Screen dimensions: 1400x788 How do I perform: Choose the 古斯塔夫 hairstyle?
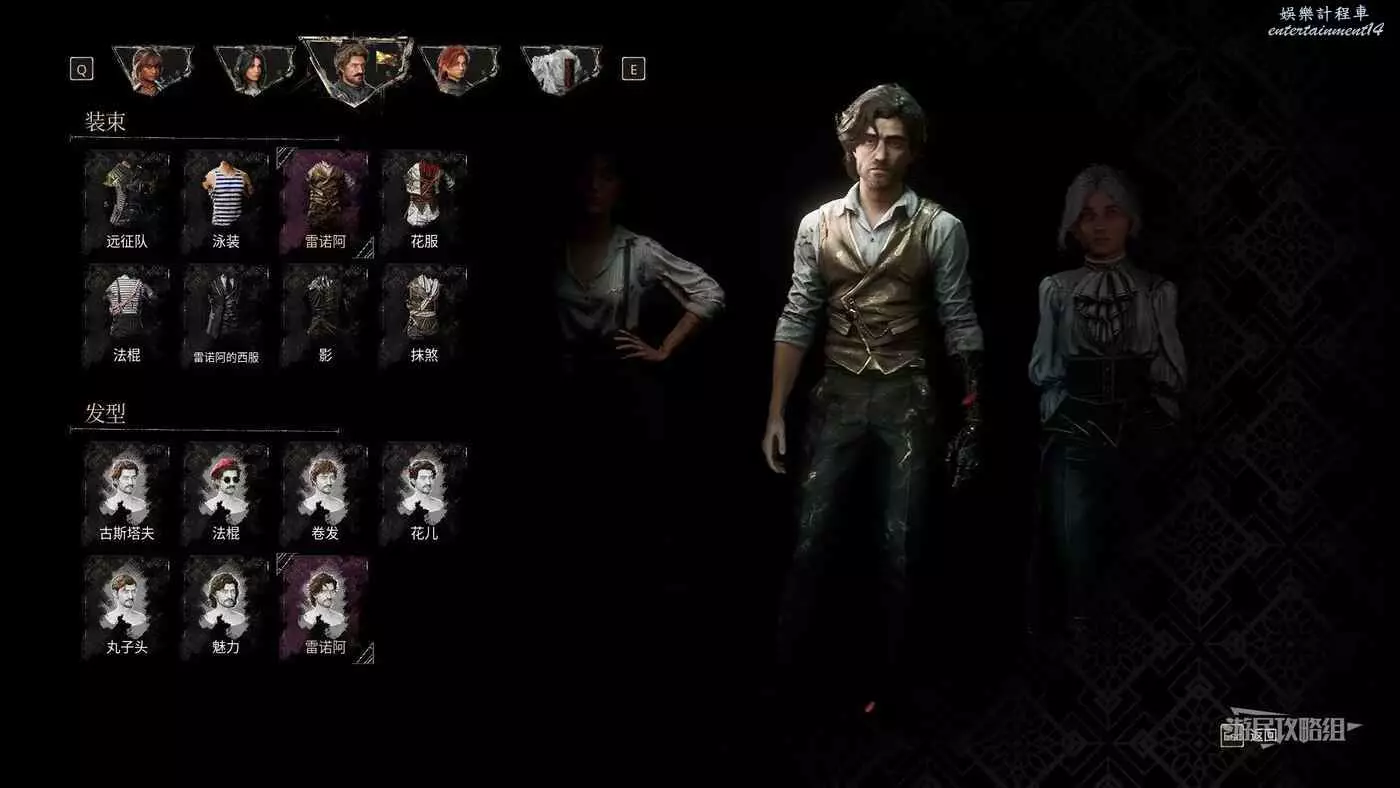click(x=126, y=491)
